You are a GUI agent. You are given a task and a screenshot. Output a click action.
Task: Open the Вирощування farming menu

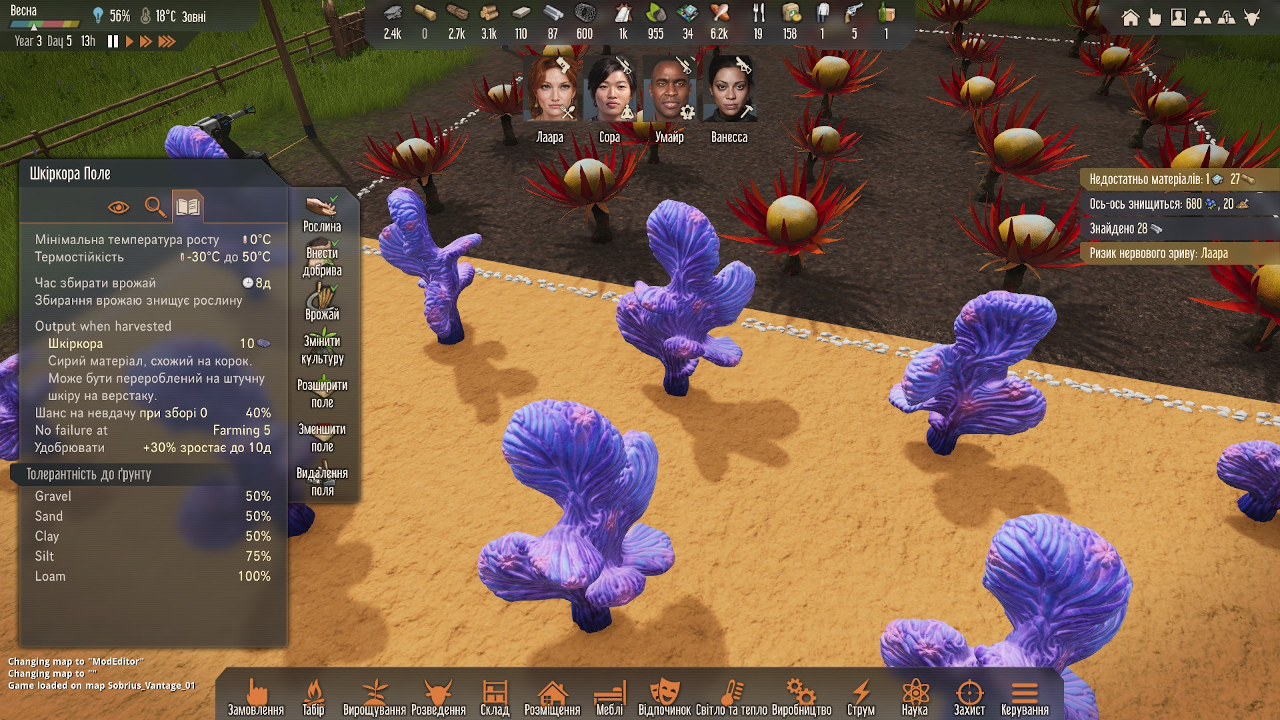(x=375, y=697)
